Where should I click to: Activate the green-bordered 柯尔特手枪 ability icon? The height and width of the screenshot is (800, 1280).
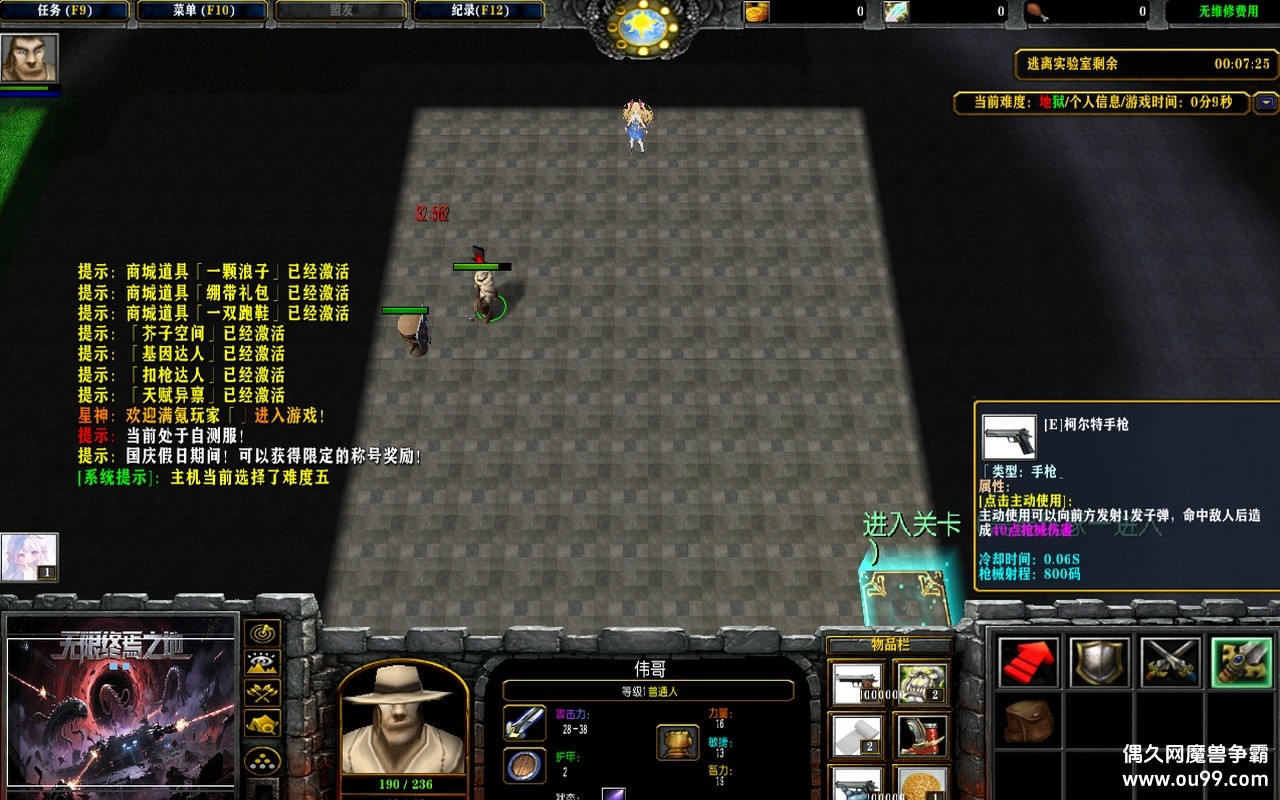pos(1242,660)
